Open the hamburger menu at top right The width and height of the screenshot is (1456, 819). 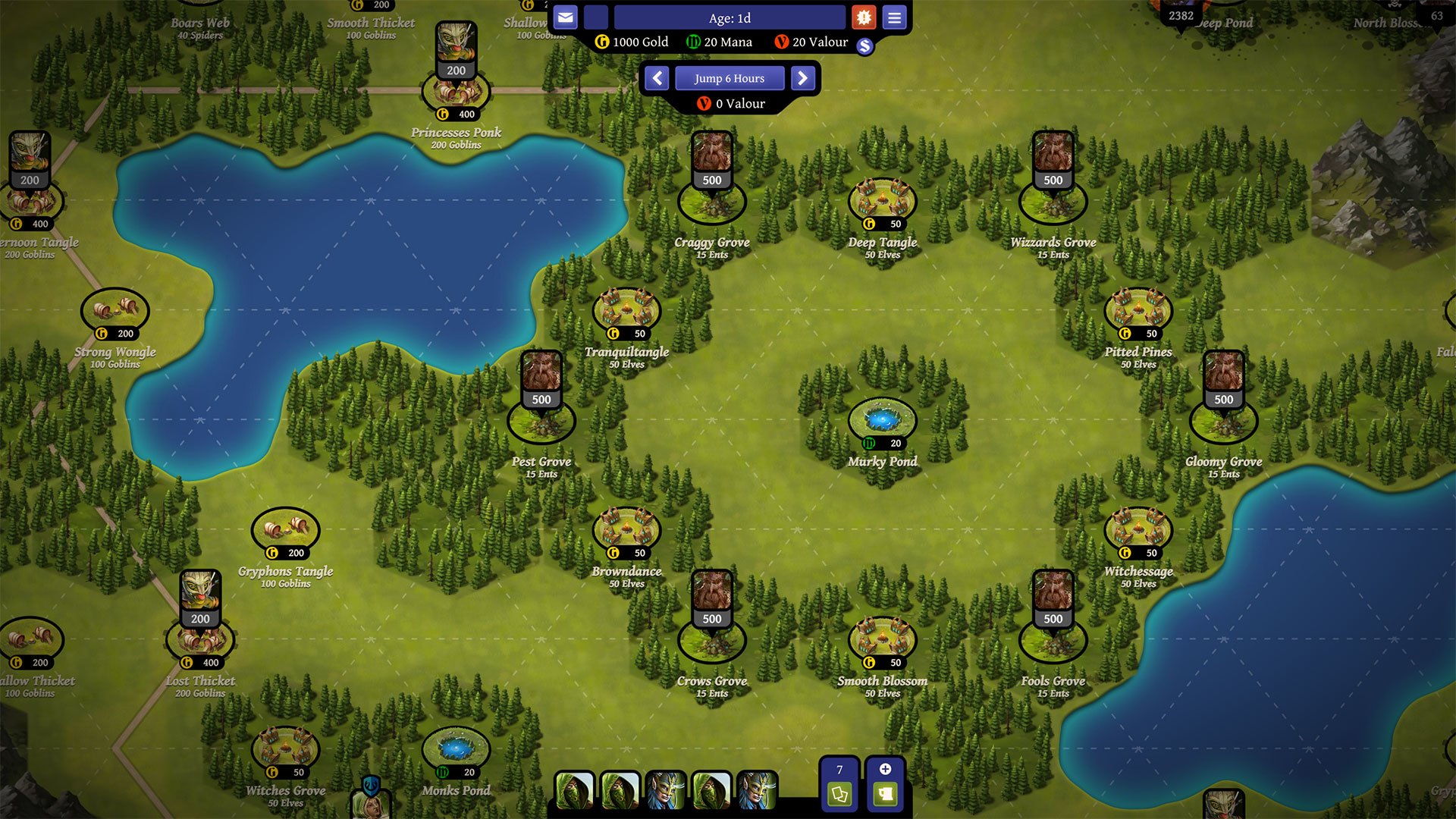tap(895, 17)
